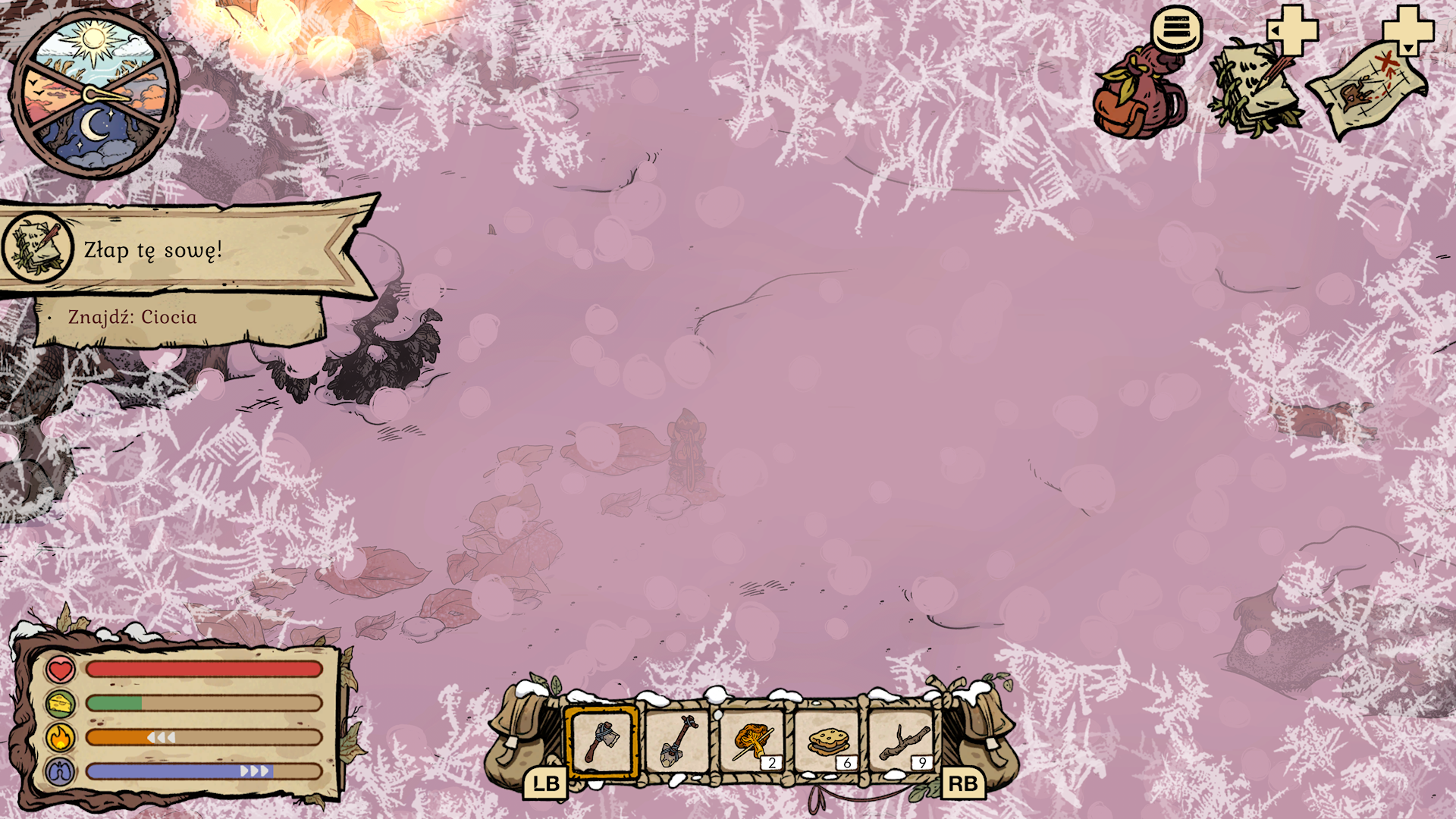The height and width of the screenshot is (819, 1456).
Task: Choose the roasted mushroom on stick slot
Action: [752, 741]
